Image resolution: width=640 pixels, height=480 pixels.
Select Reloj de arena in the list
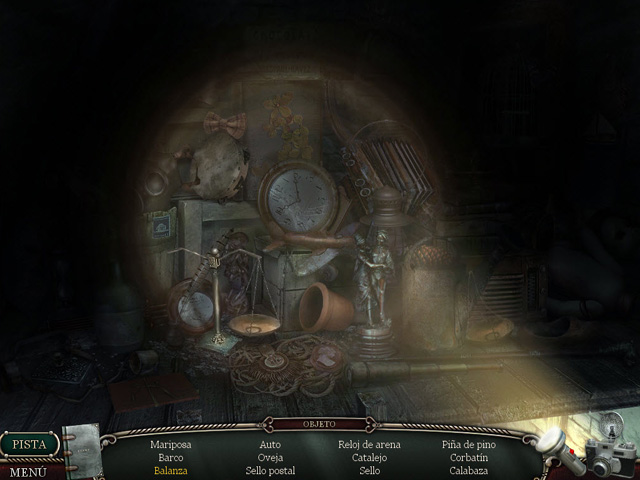coord(369,444)
